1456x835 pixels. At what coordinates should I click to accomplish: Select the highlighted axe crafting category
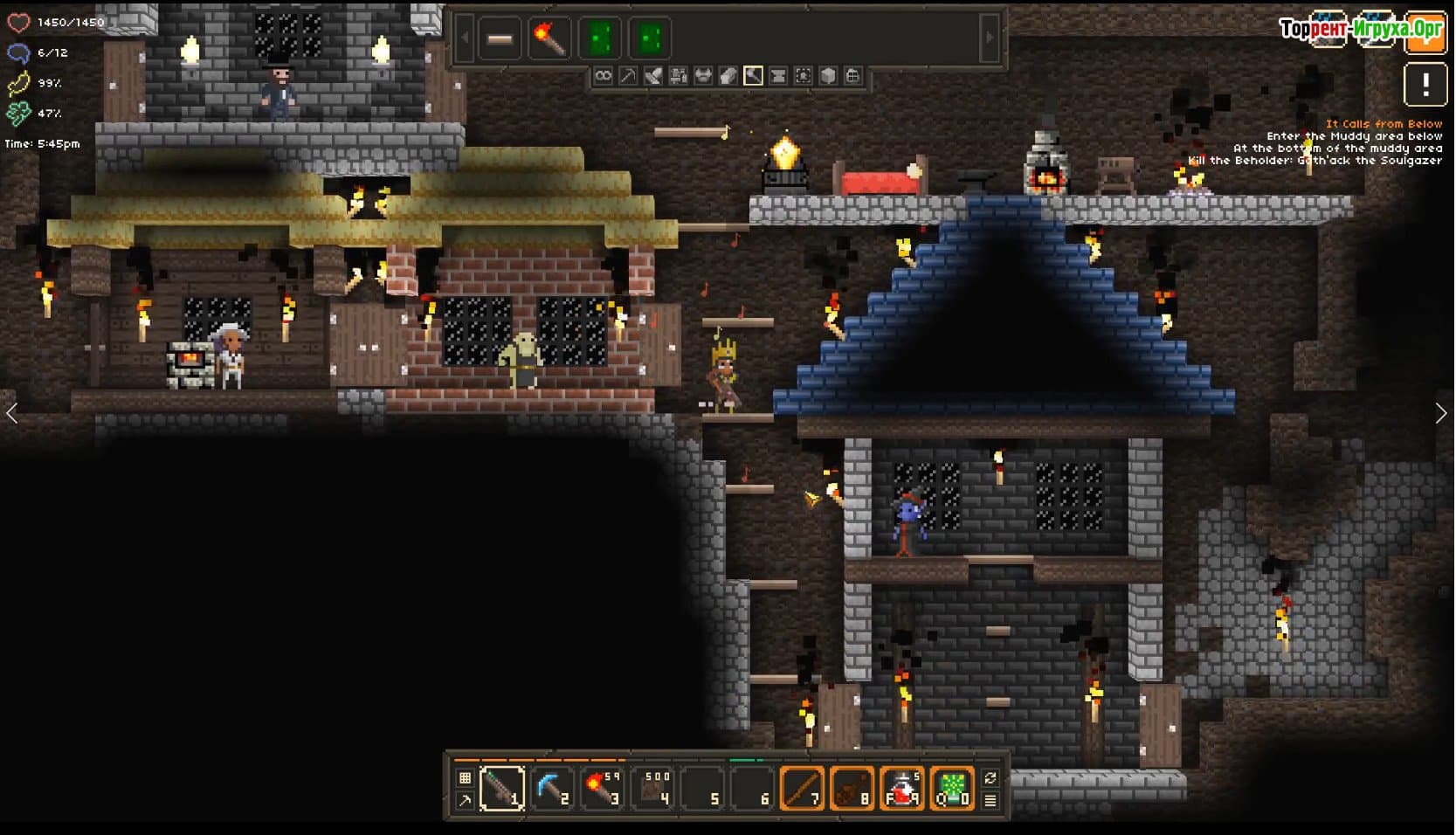tap(753, 76)
